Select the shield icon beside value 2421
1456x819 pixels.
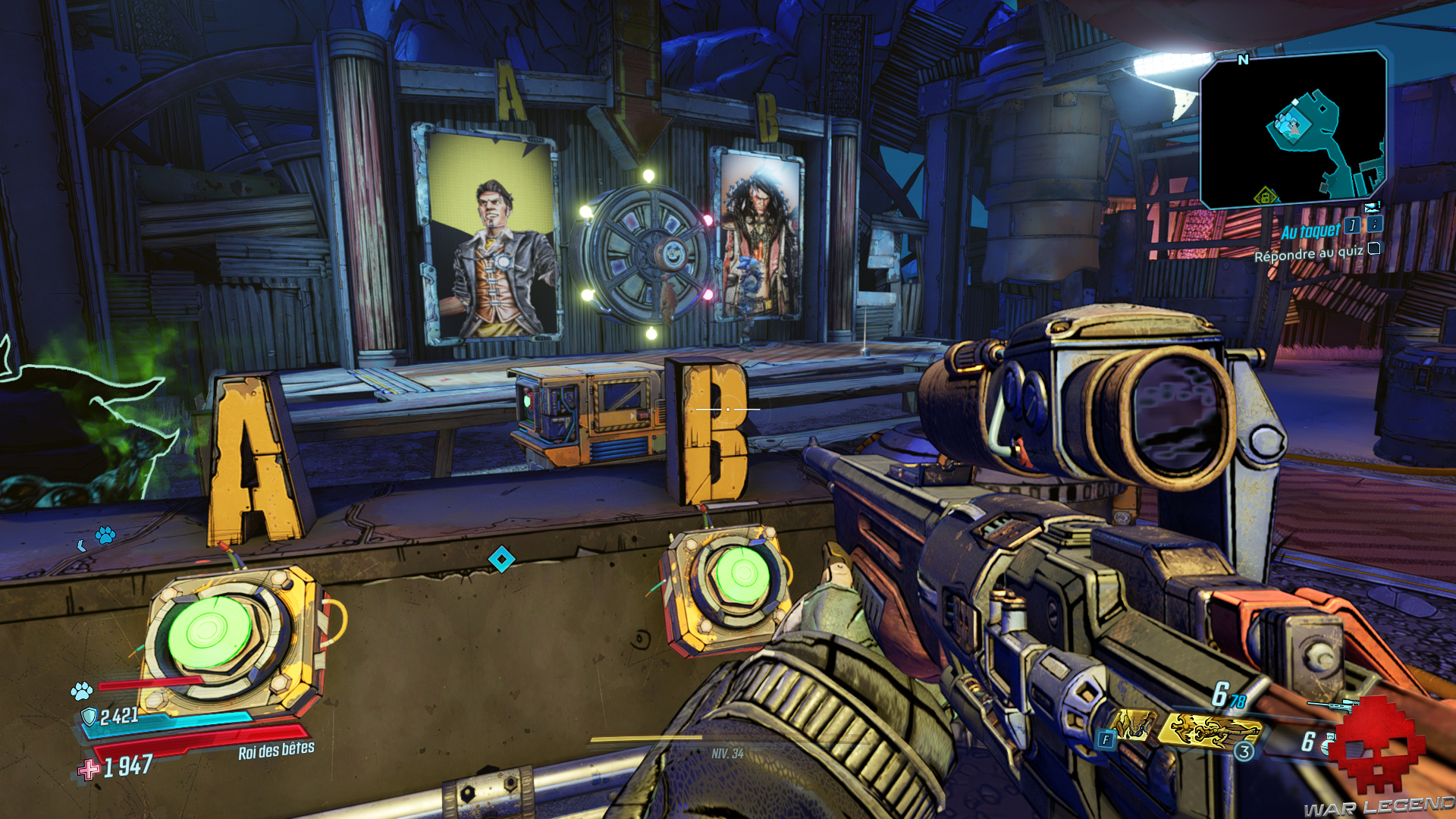(89, 715)
